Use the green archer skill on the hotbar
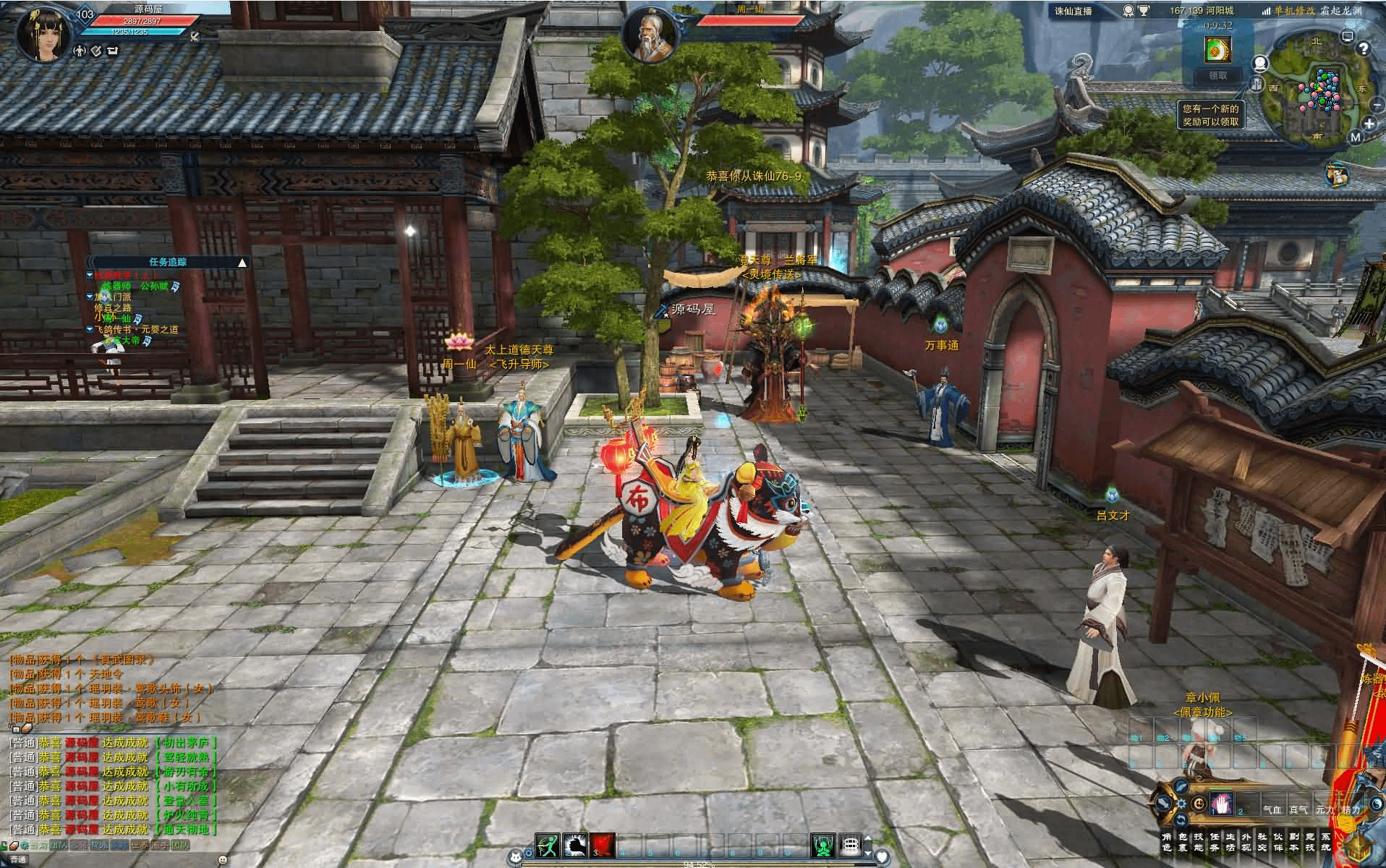Viewport: 1386px width, 868px height. pos(547,845)
